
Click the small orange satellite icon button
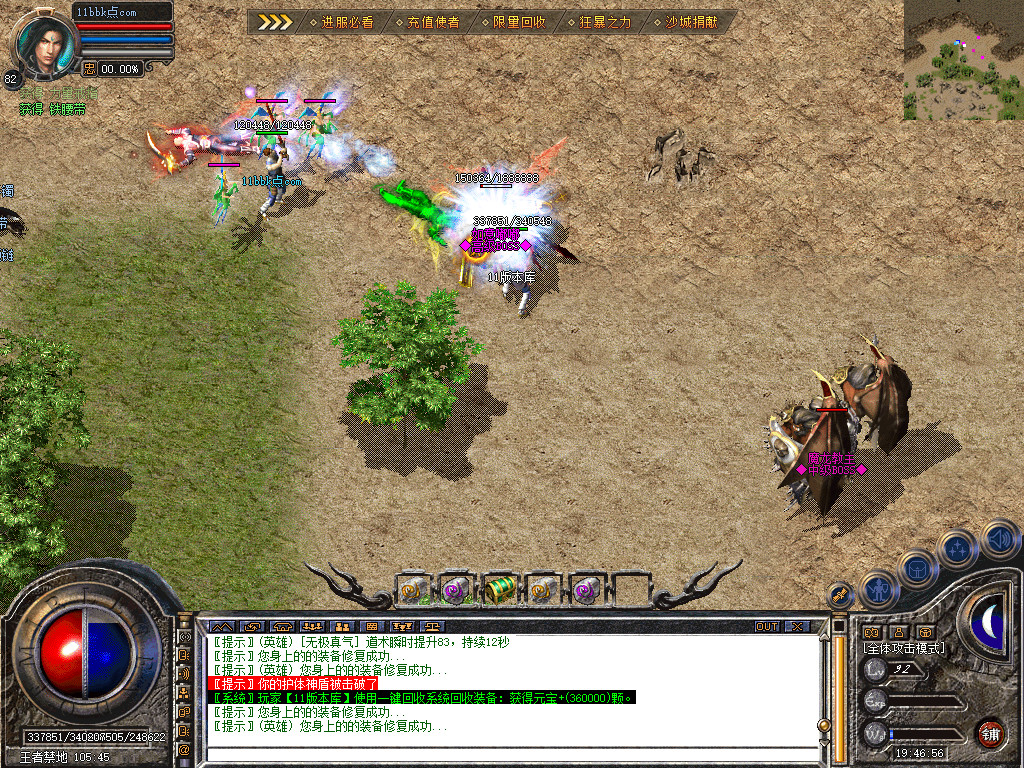point(840,596)
